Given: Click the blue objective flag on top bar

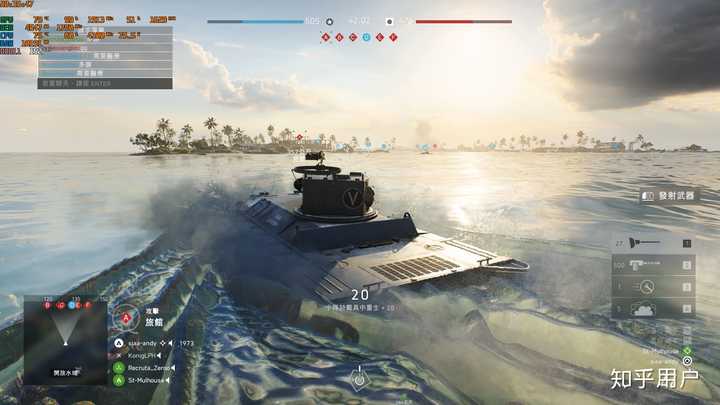Looking at the screenshot, I should [x=366, y=37].
